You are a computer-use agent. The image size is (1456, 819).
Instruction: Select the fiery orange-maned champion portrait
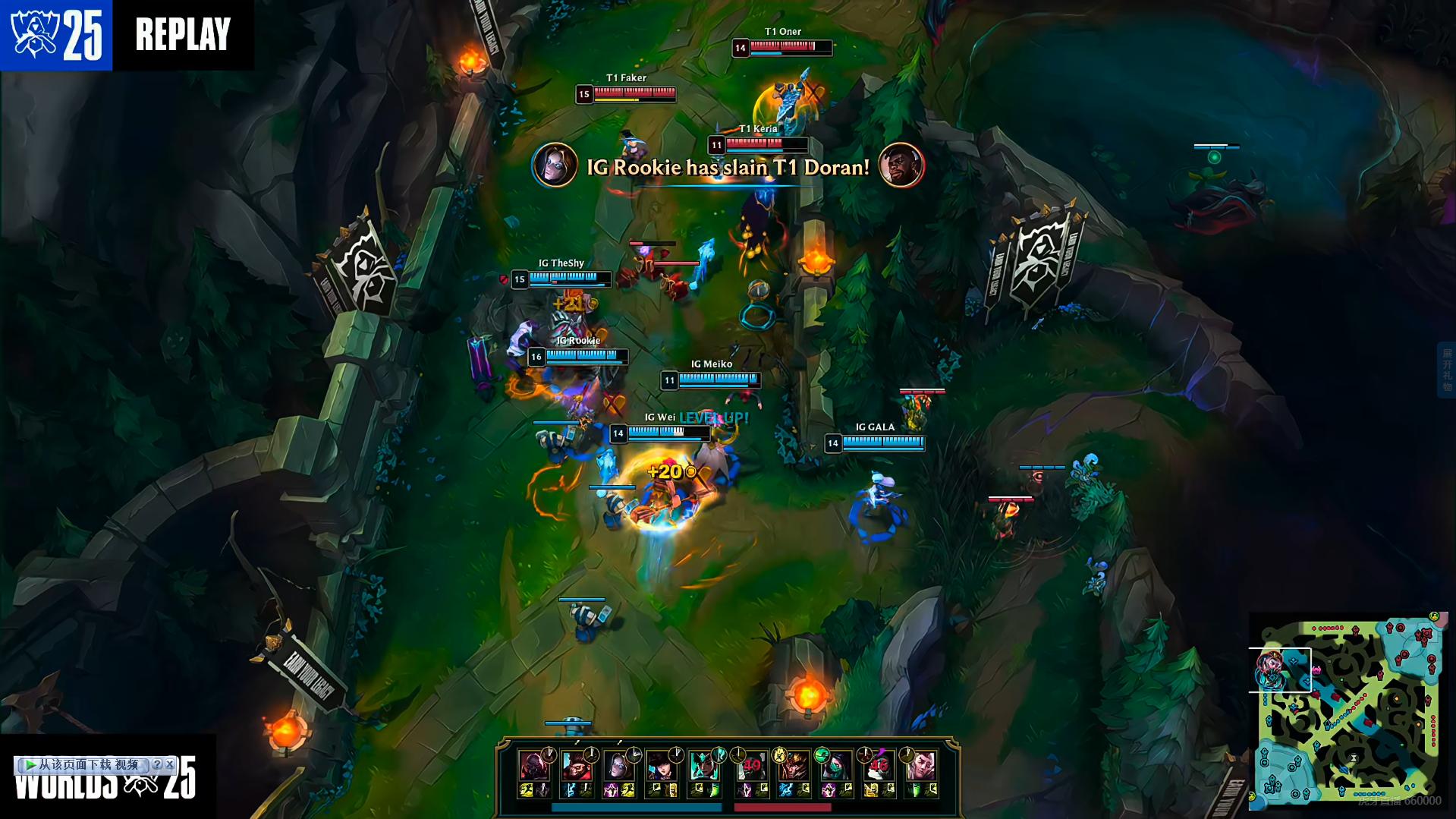(x=794, y=767)
